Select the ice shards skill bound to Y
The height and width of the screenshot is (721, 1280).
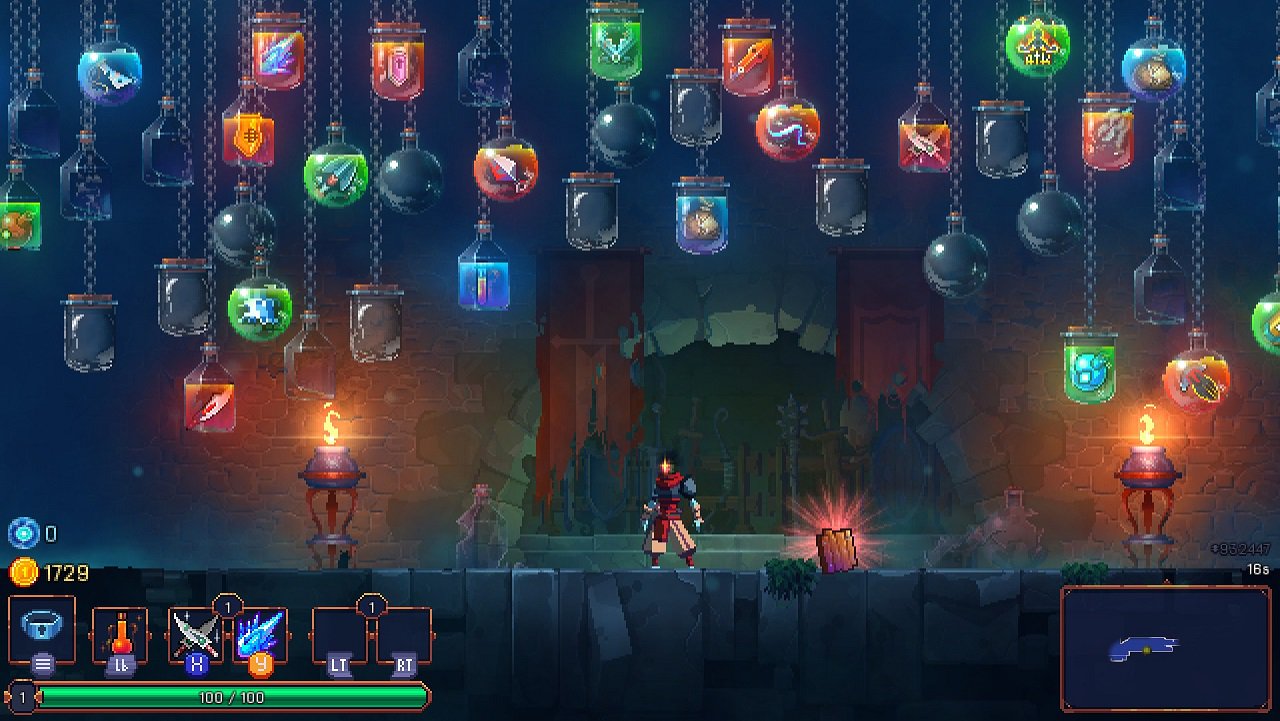(260, 632)
